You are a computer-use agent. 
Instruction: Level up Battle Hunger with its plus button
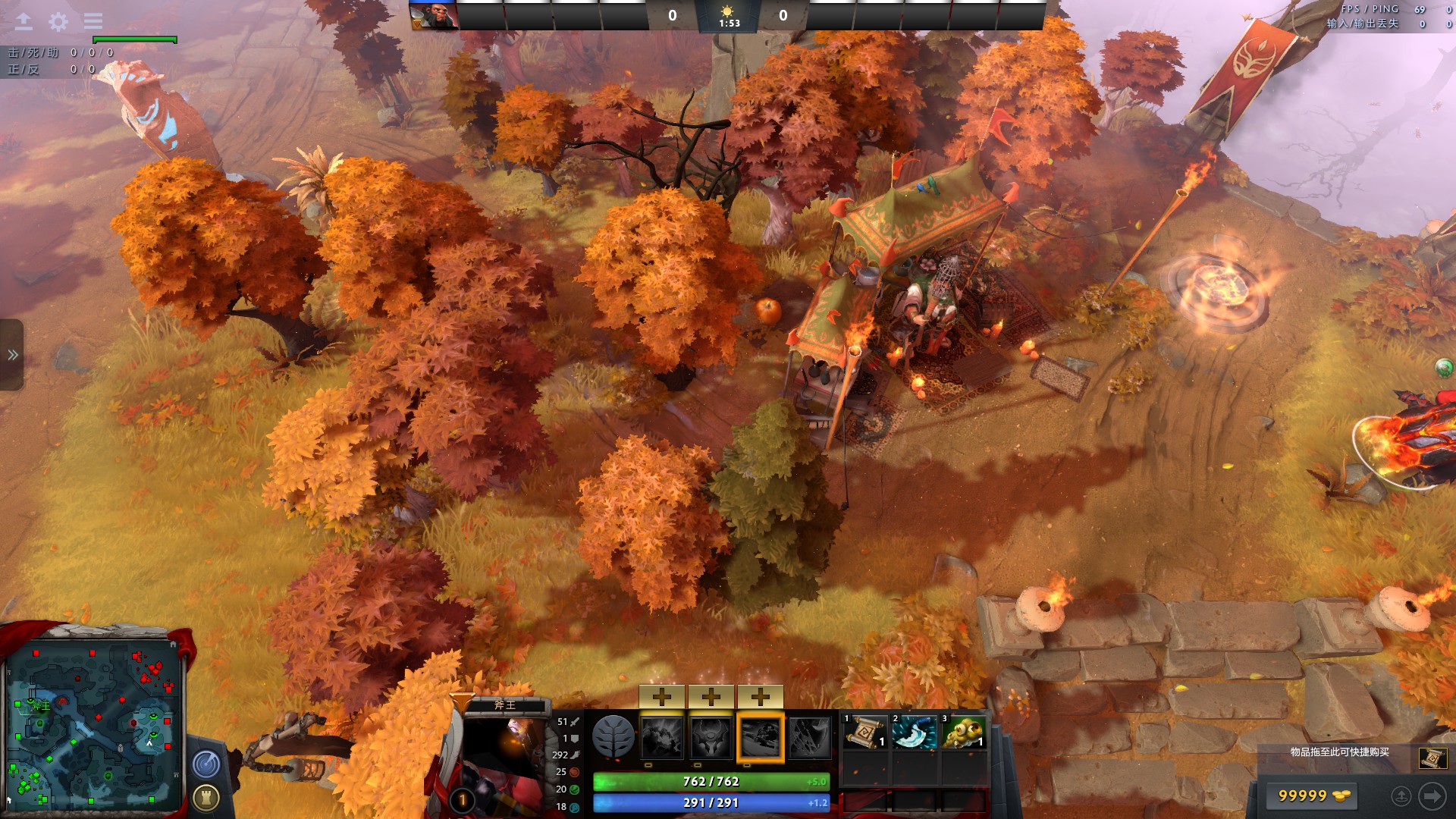click(711, 696)
